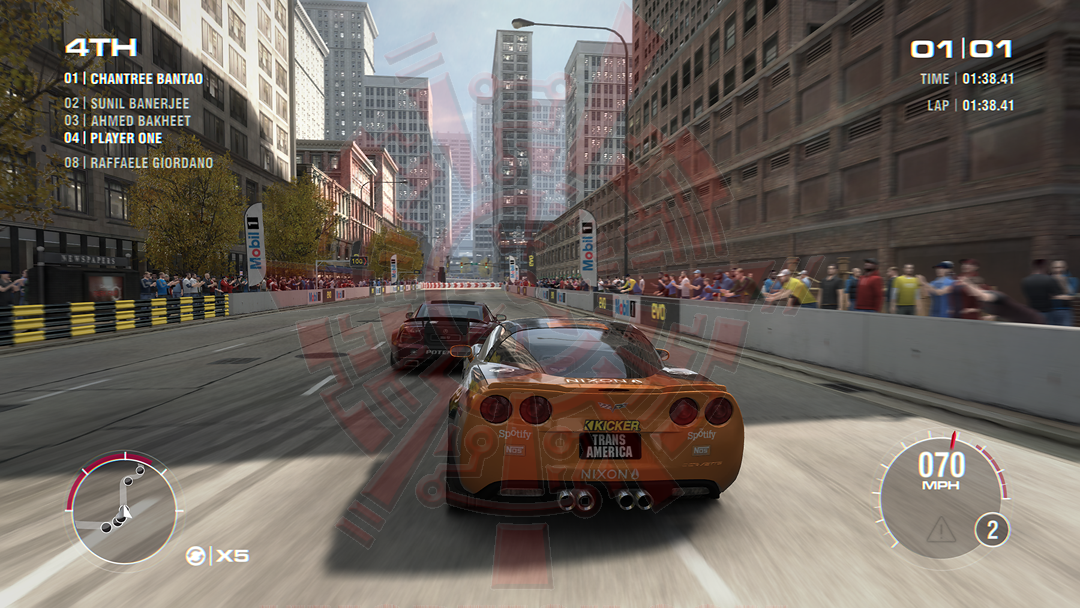Image resolution: width=1080 pixels, height=608 pixels.
Task: Select Raffaele Giordano's leaderboard row
Action: pyautogui.click(x=138, y=163)
